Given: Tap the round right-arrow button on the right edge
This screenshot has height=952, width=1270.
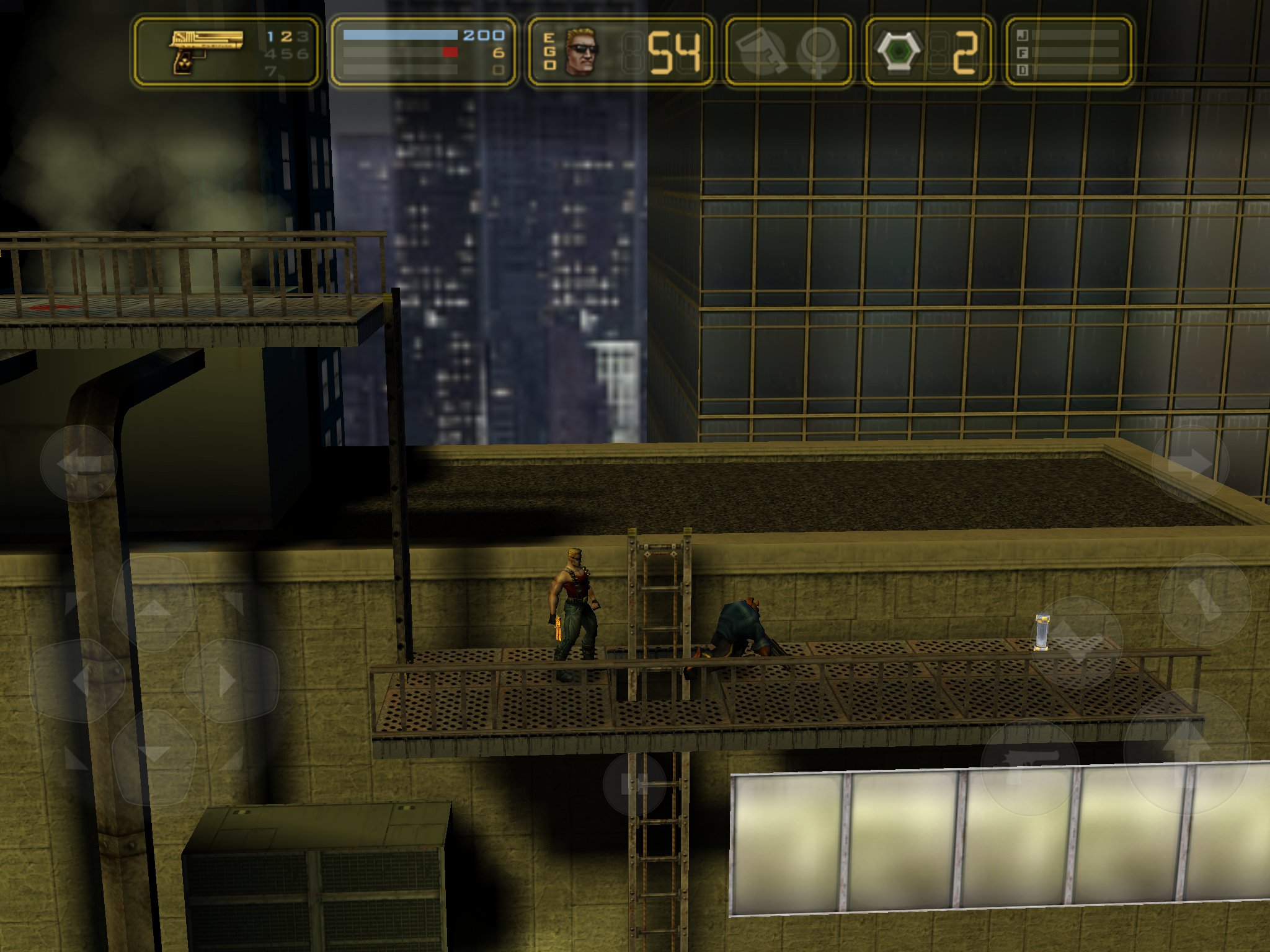Looking at the screenshot, I should tap(1189, 463).
